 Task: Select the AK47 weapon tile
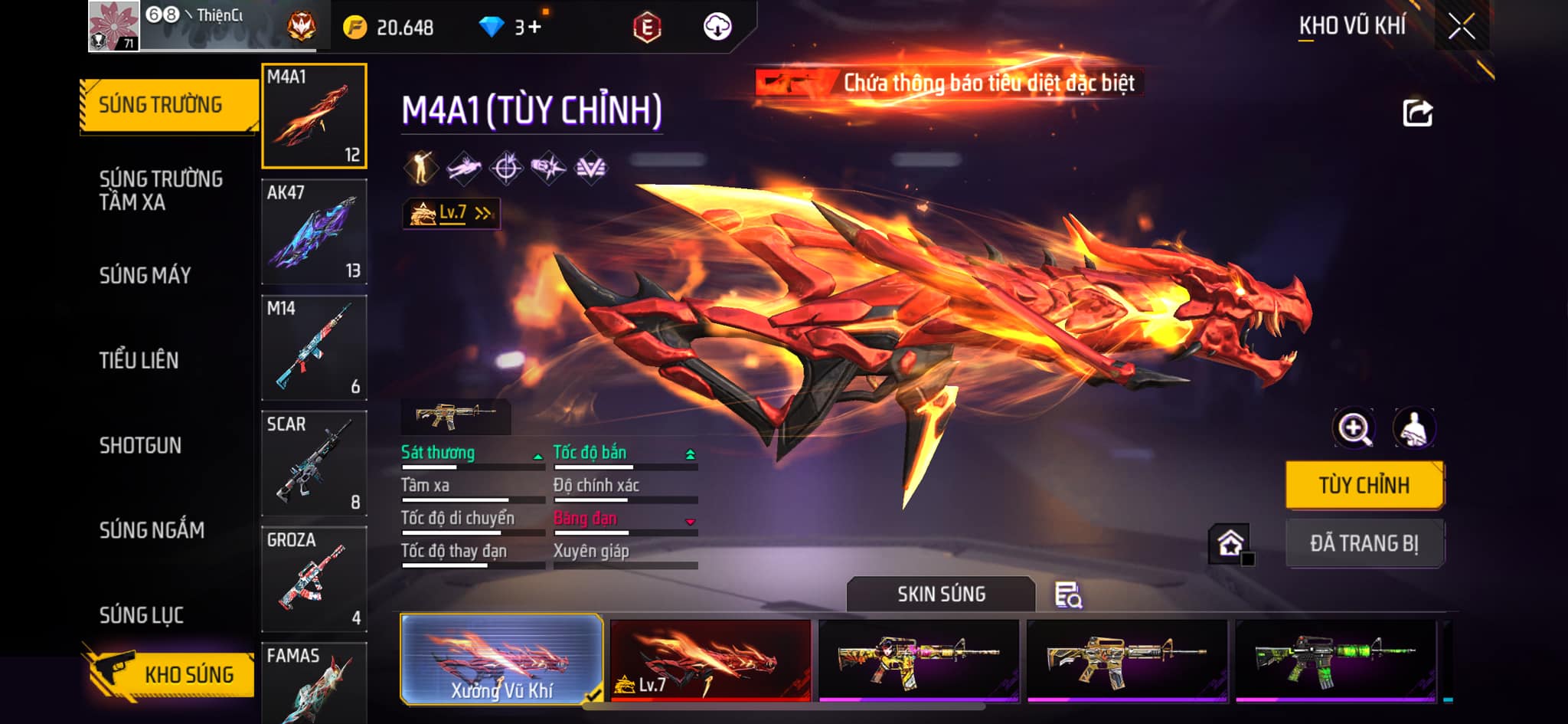(x=314, y=232)
